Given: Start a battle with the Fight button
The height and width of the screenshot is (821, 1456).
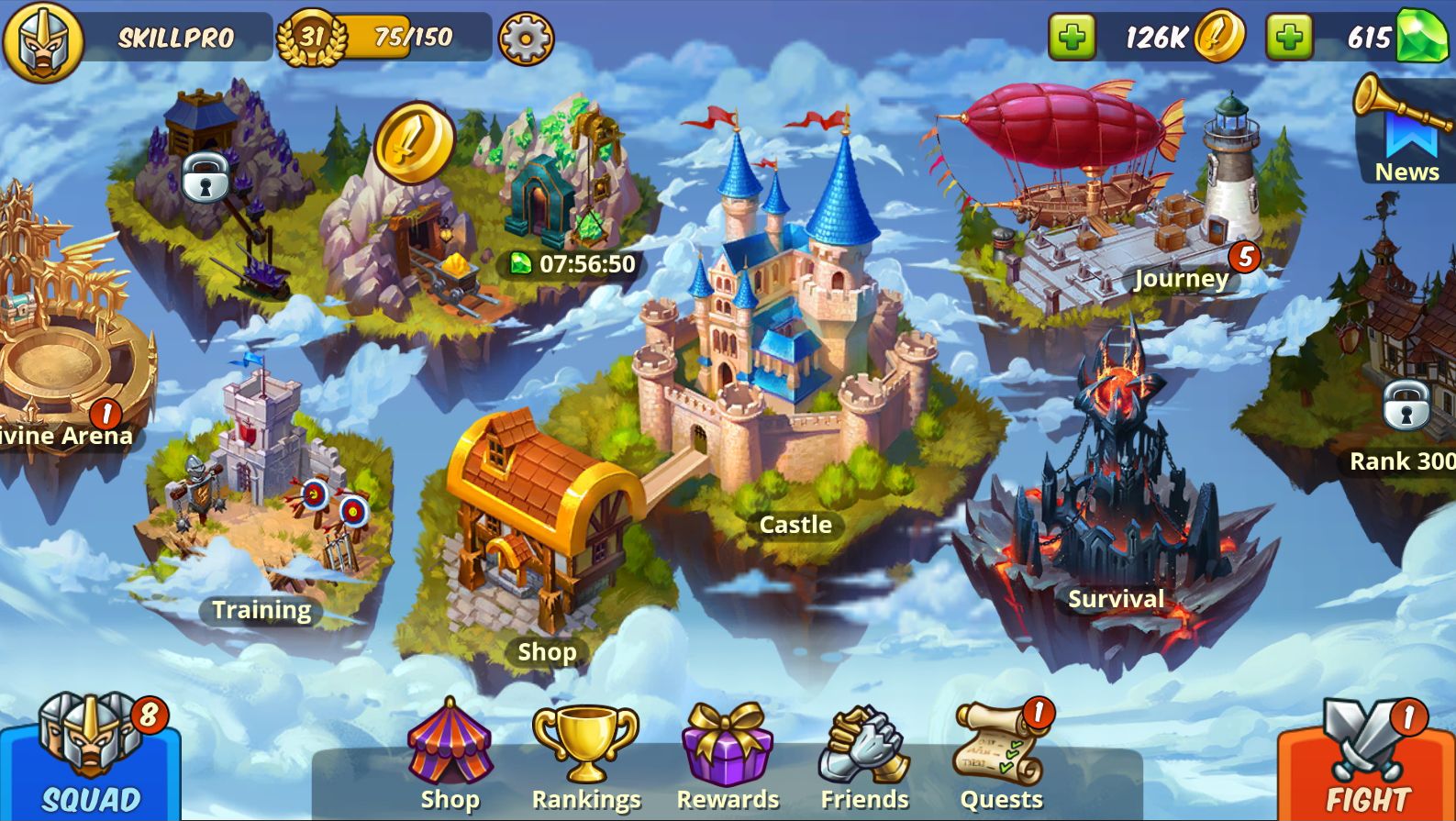Looking at the screenshot, I should (1367, 763).
